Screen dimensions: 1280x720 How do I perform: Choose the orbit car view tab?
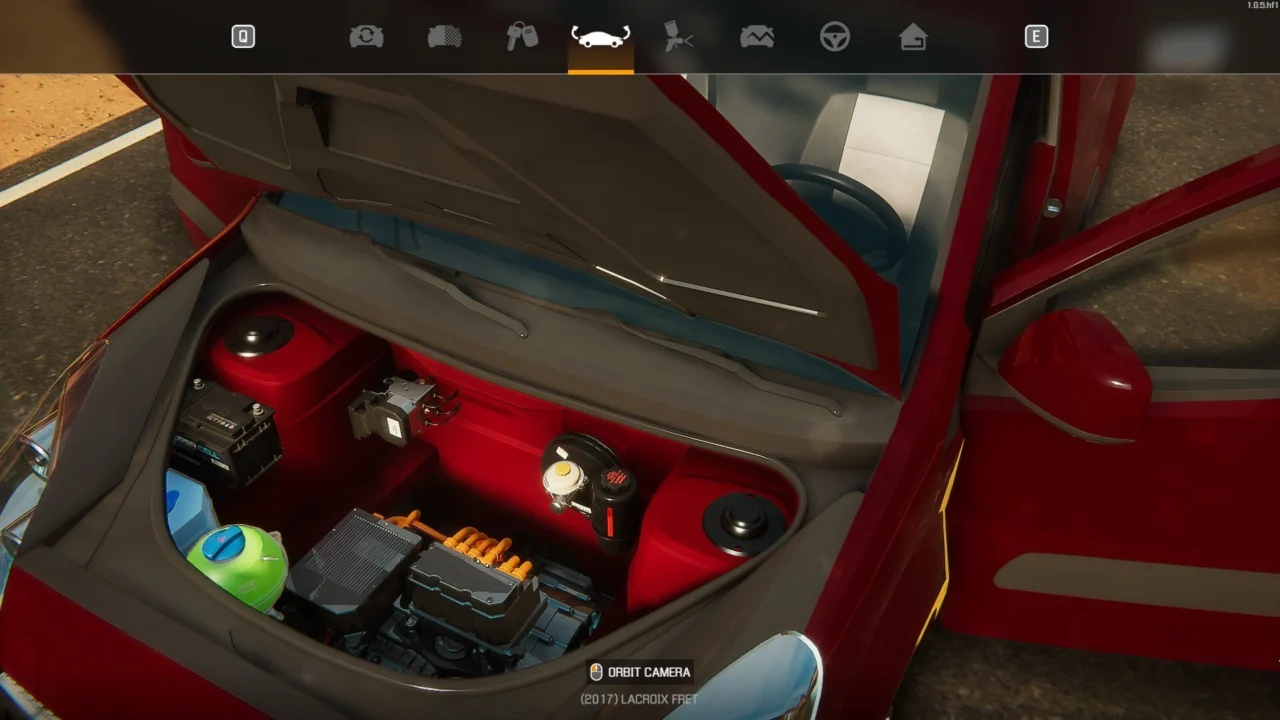click(600, 37)
